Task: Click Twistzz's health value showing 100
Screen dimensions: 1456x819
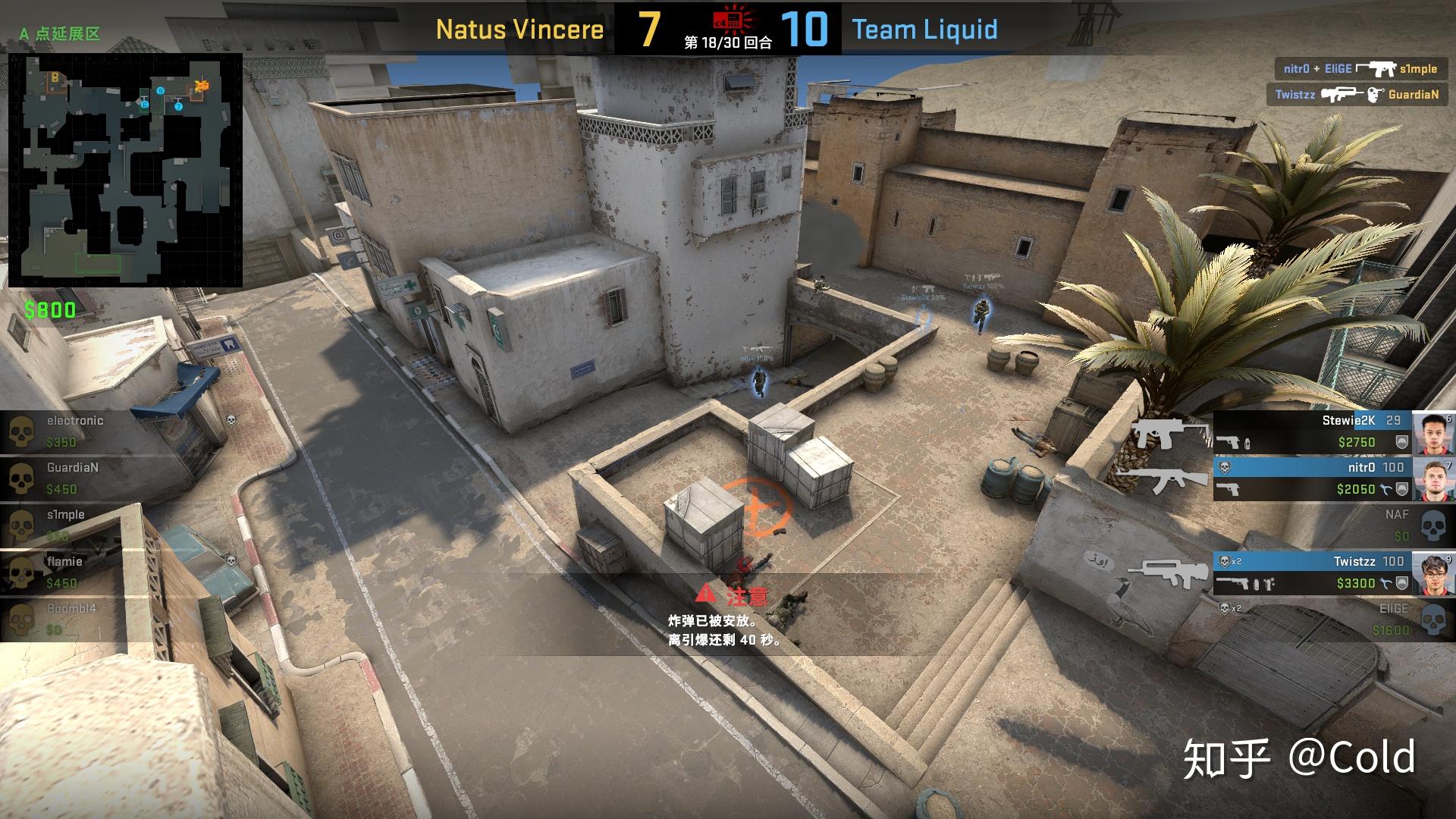Action: pyautogui.click(x=1392, y=561)
